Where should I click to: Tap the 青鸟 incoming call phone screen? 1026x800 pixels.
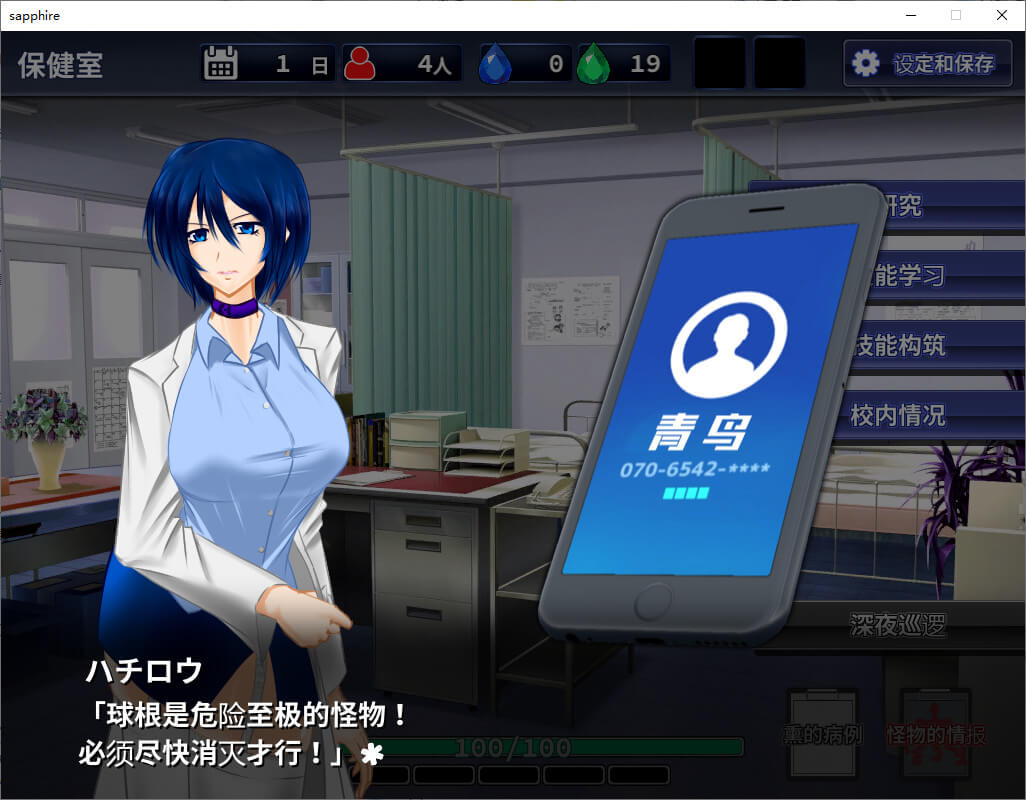[710, 400]
